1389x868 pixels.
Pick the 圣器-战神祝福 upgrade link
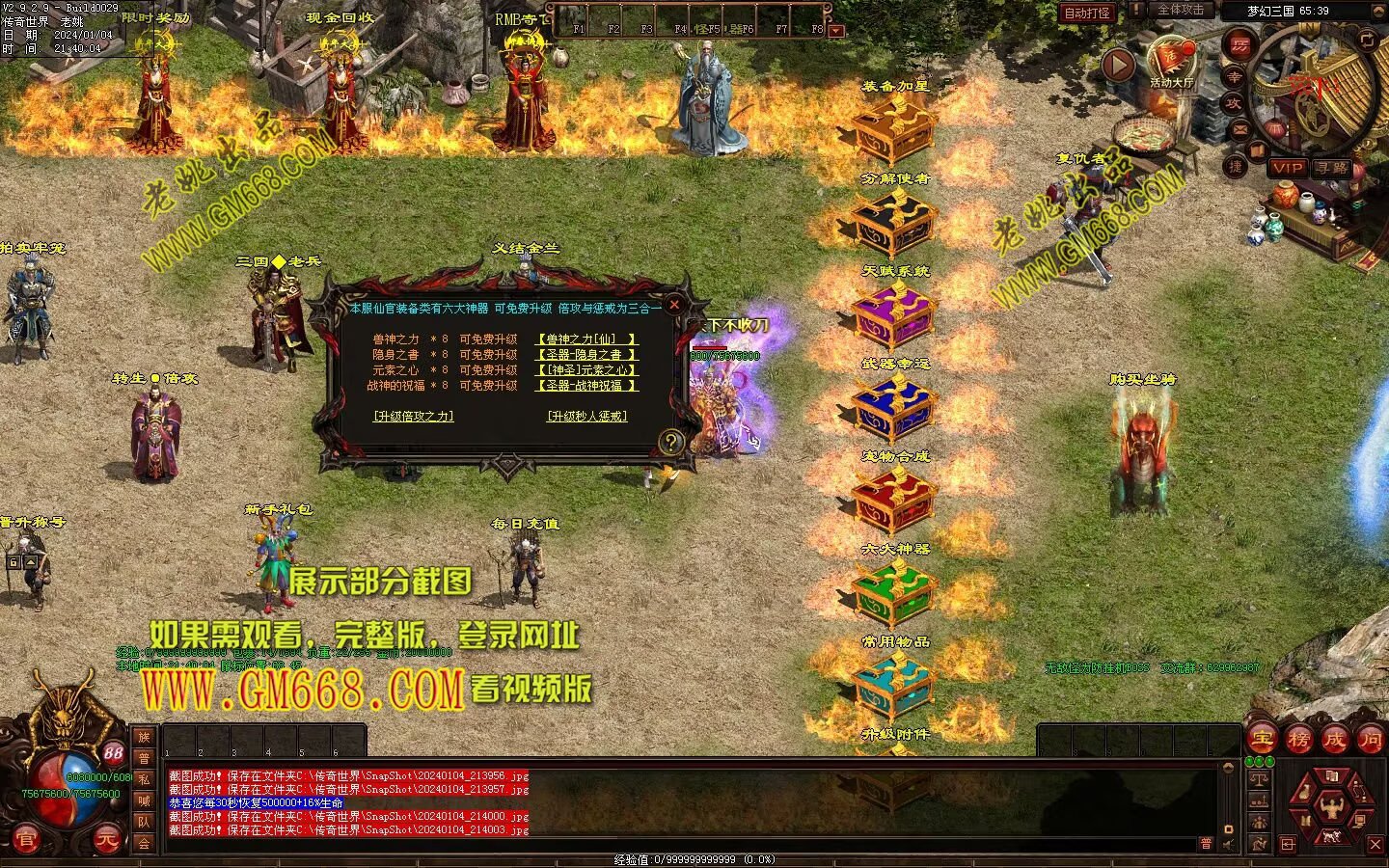[586, 386]
